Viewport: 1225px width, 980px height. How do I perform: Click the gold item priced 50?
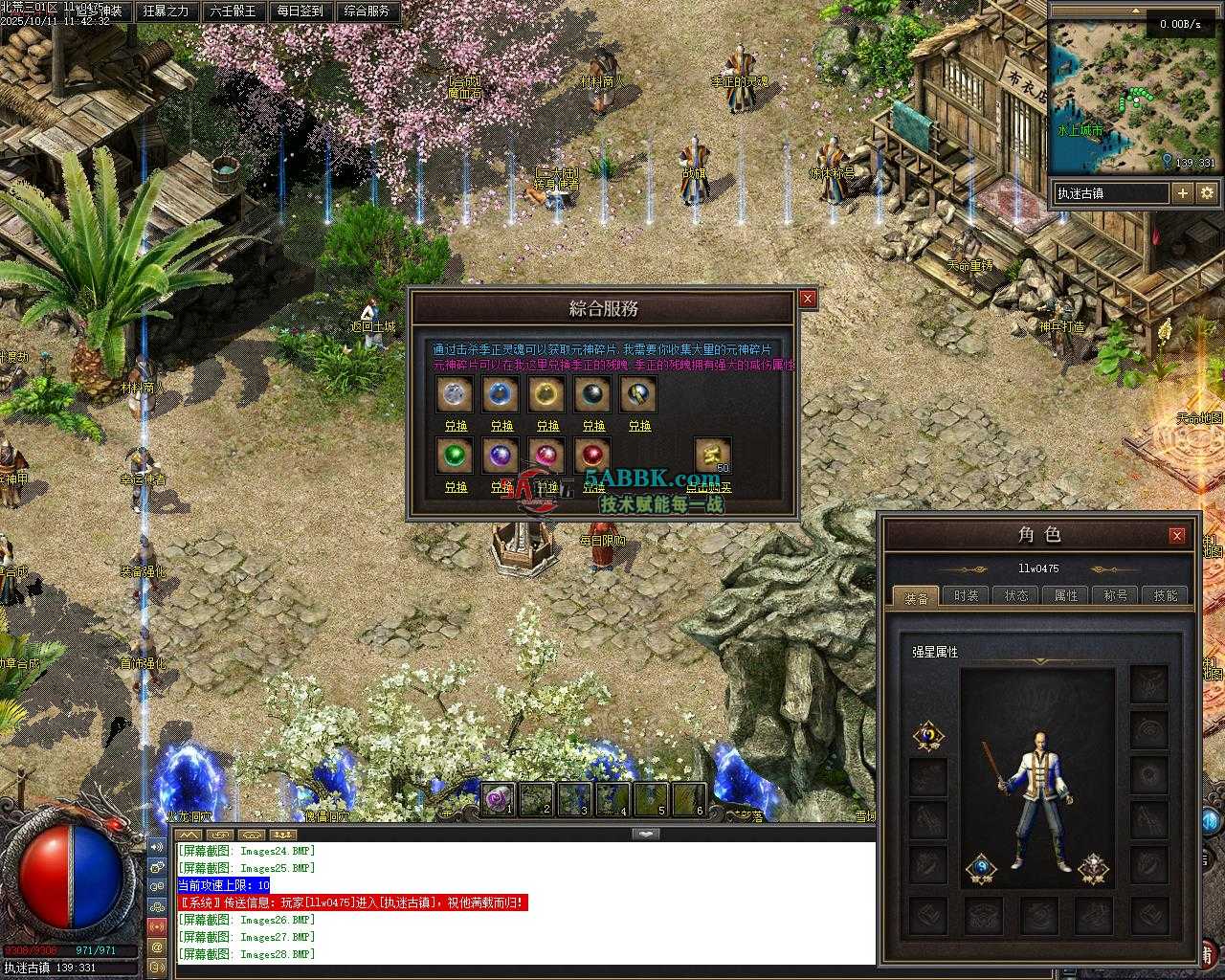point(713,456)
